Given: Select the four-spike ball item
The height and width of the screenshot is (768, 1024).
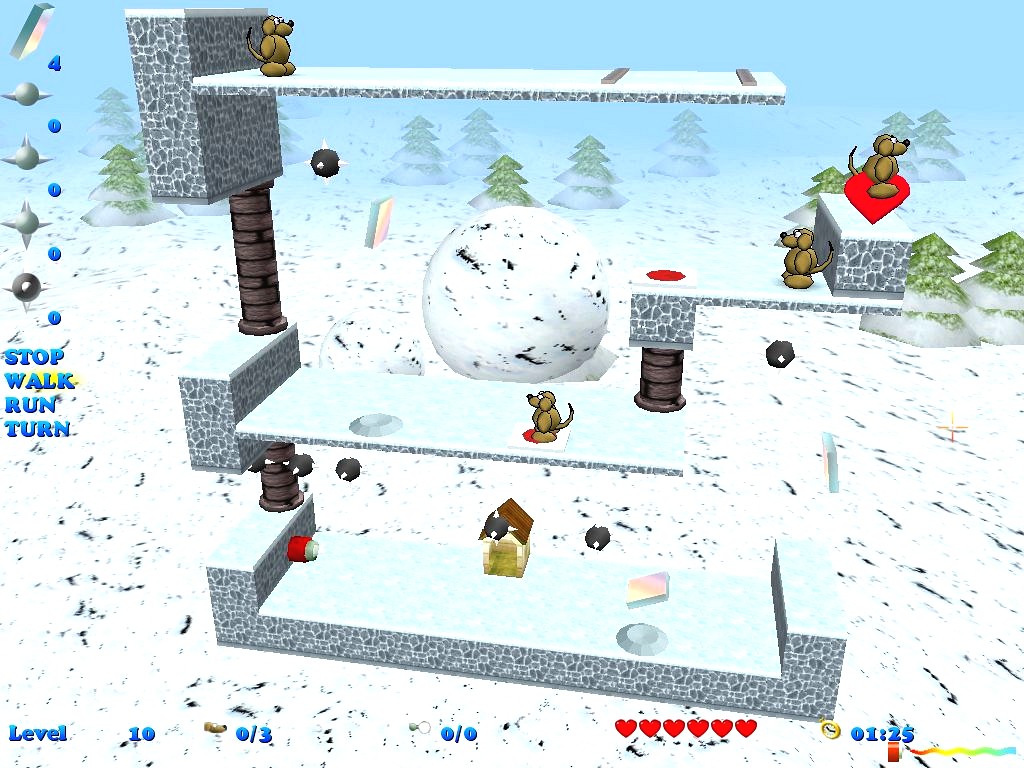Looking at the screenshot, I should tap(27, 222).
